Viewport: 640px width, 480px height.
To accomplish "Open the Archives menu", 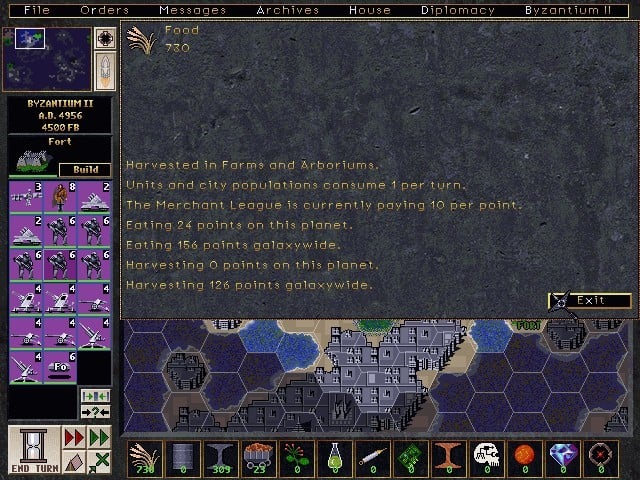I will click(287, 10).
